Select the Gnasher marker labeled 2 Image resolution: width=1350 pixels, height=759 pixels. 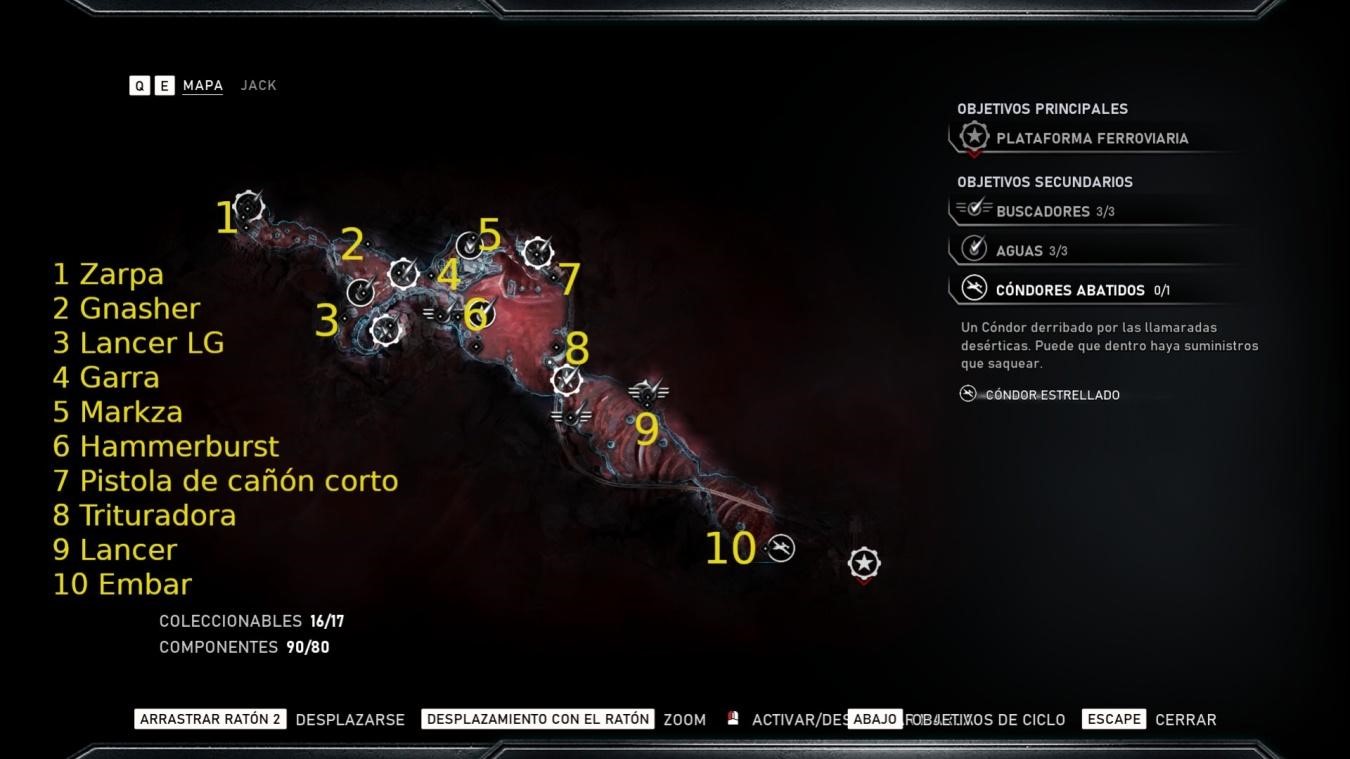360,292
